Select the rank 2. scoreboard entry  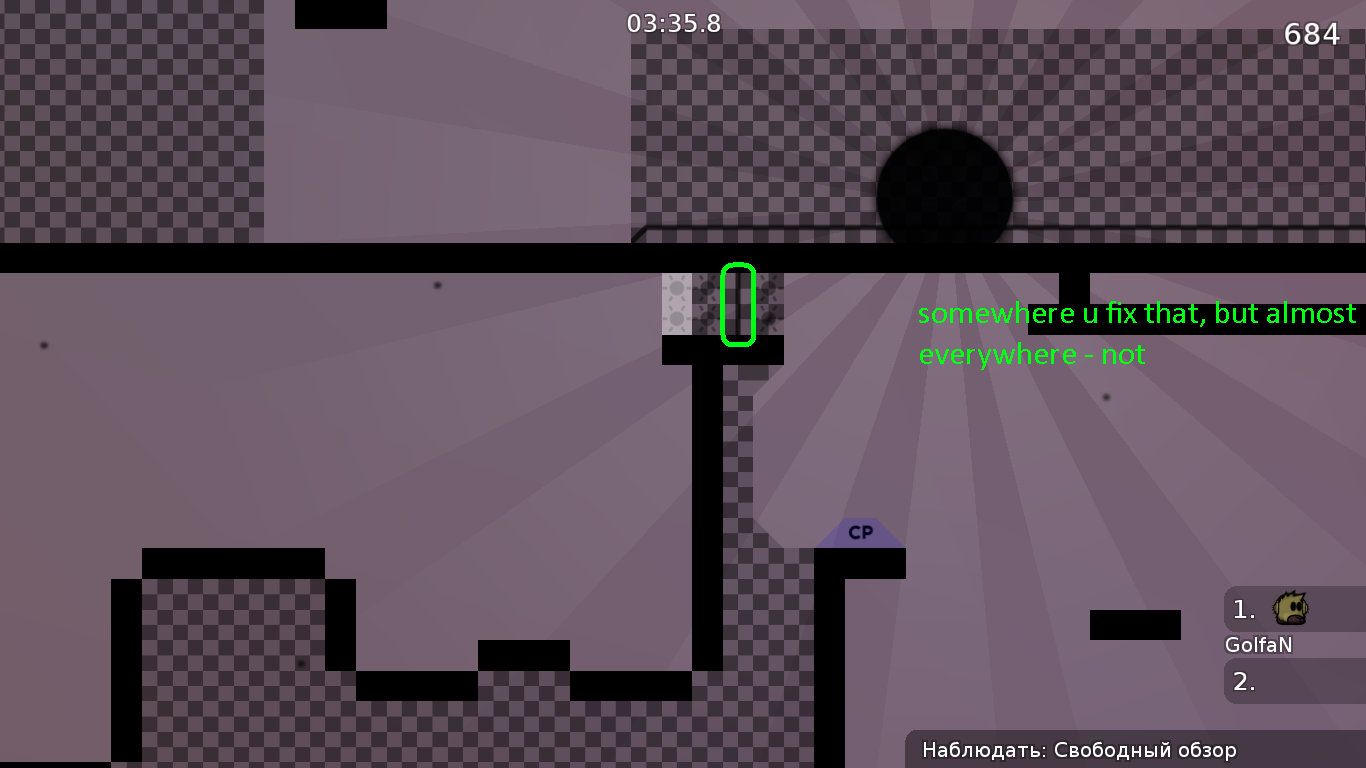pyautogui.click(x=1243, y=682)
